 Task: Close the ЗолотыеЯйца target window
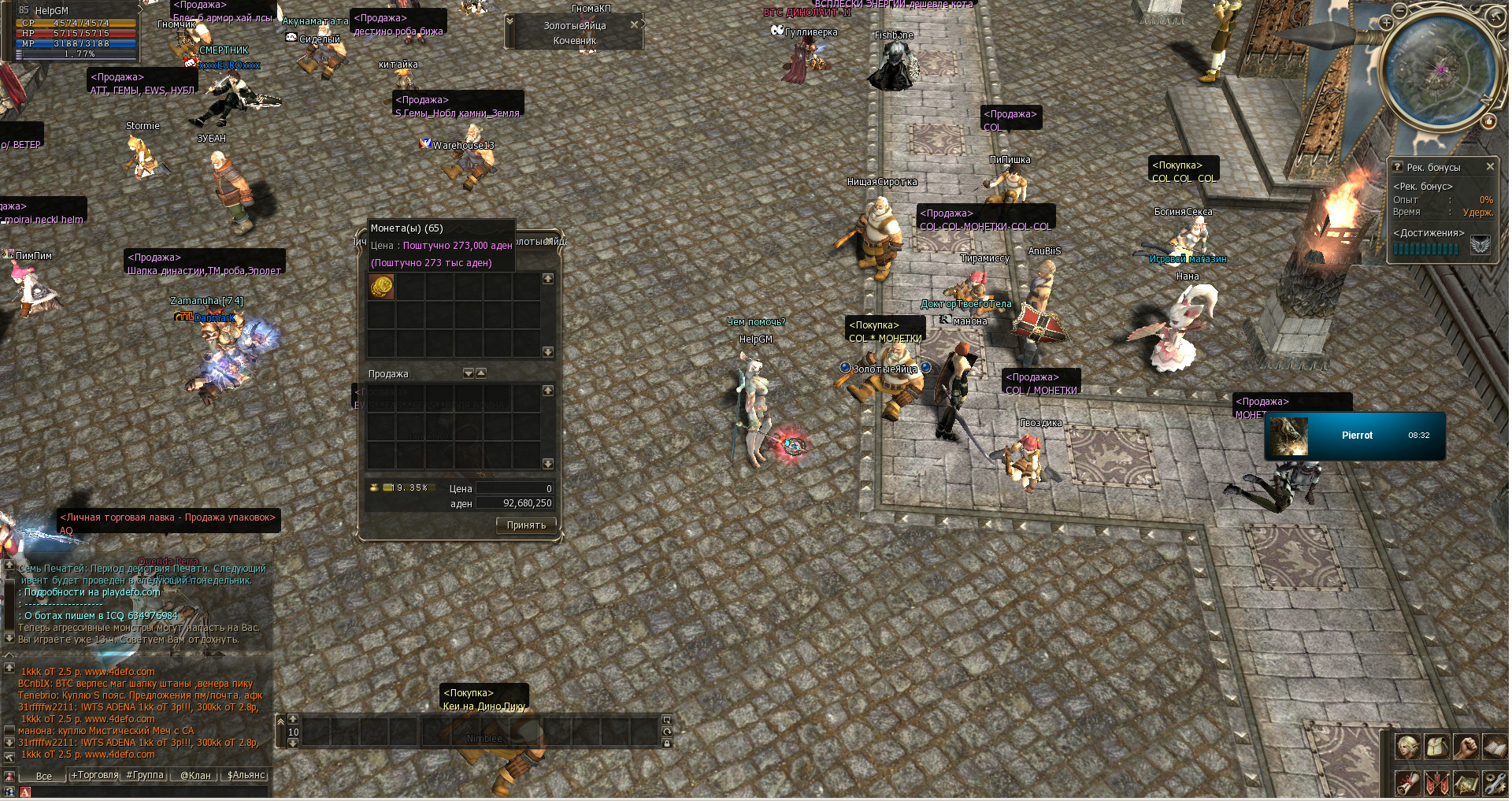point(634,25)
